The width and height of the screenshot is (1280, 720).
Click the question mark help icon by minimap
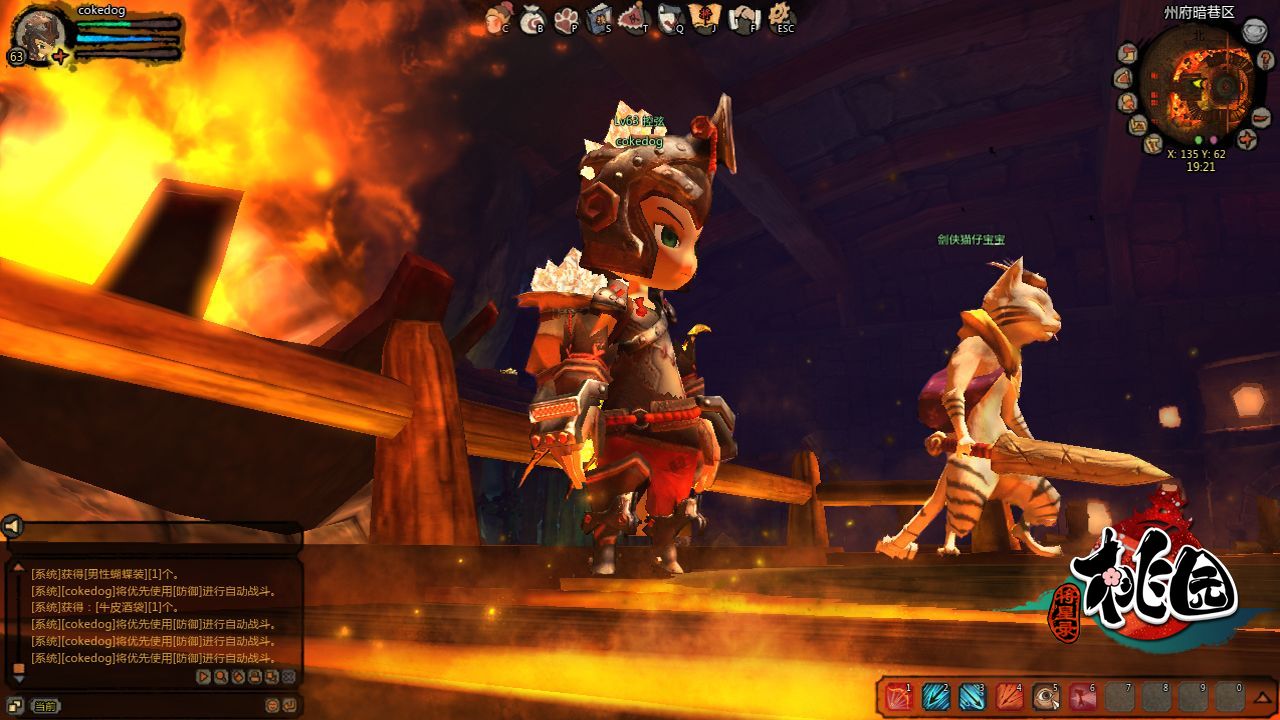click(x=1265, y=60)
